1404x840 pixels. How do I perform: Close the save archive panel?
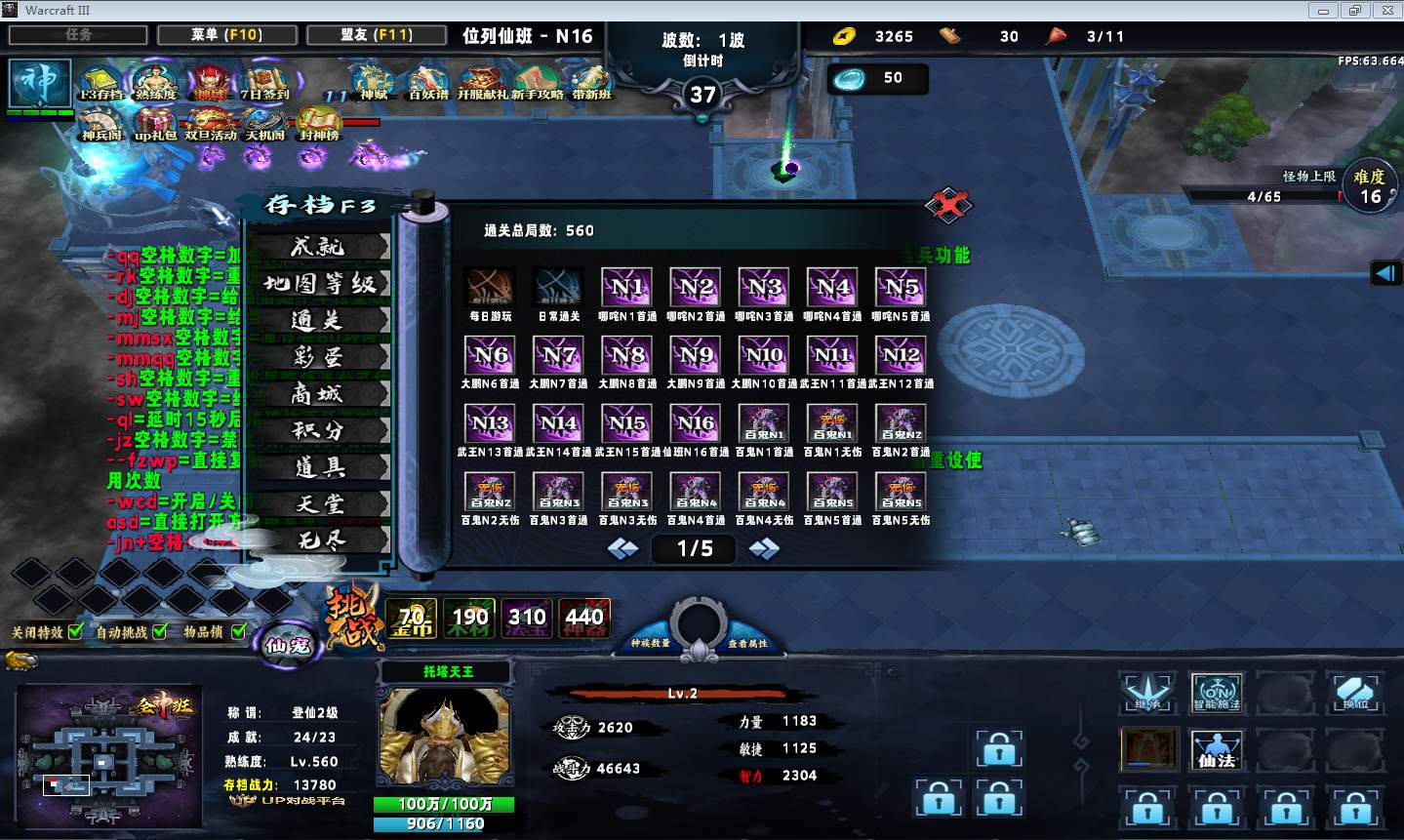pyautogui.click(x=947, y=205)
